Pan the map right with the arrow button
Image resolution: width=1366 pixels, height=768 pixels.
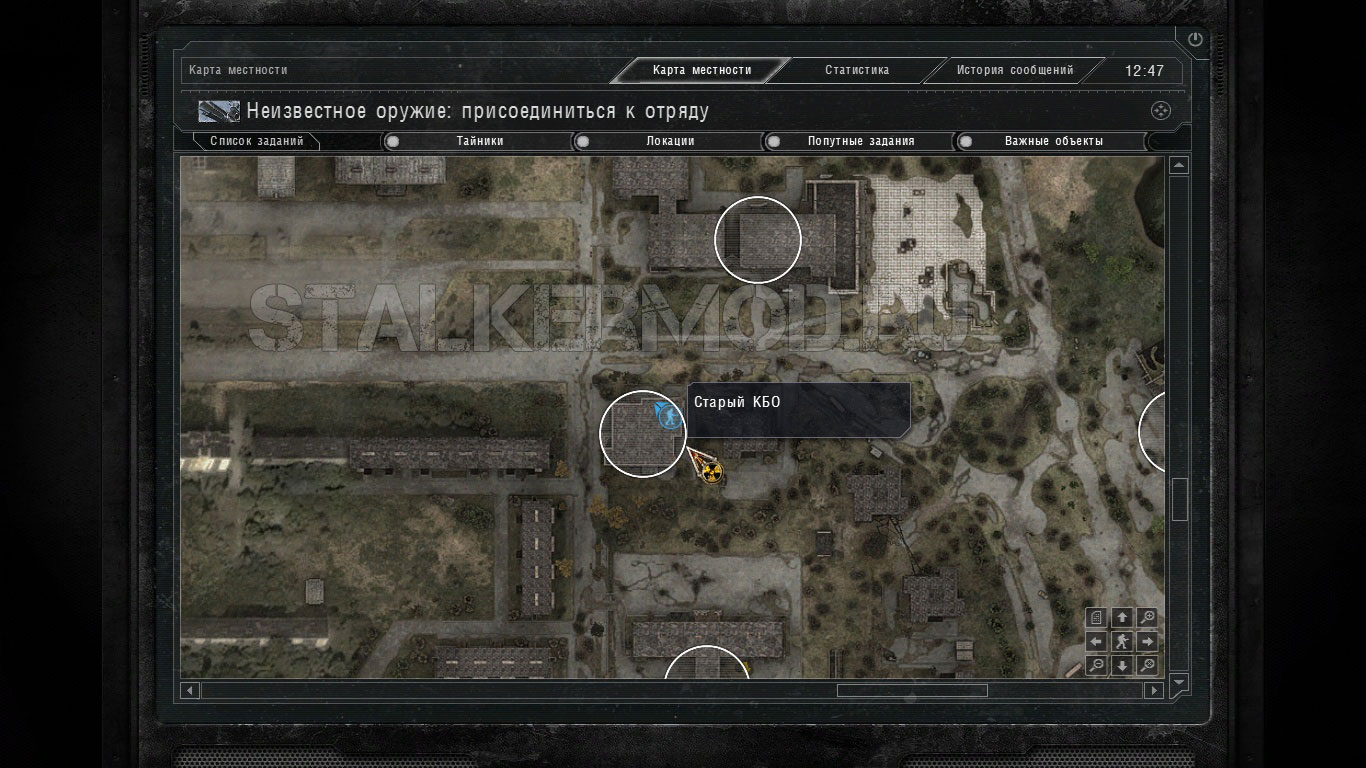[1148, 641]
